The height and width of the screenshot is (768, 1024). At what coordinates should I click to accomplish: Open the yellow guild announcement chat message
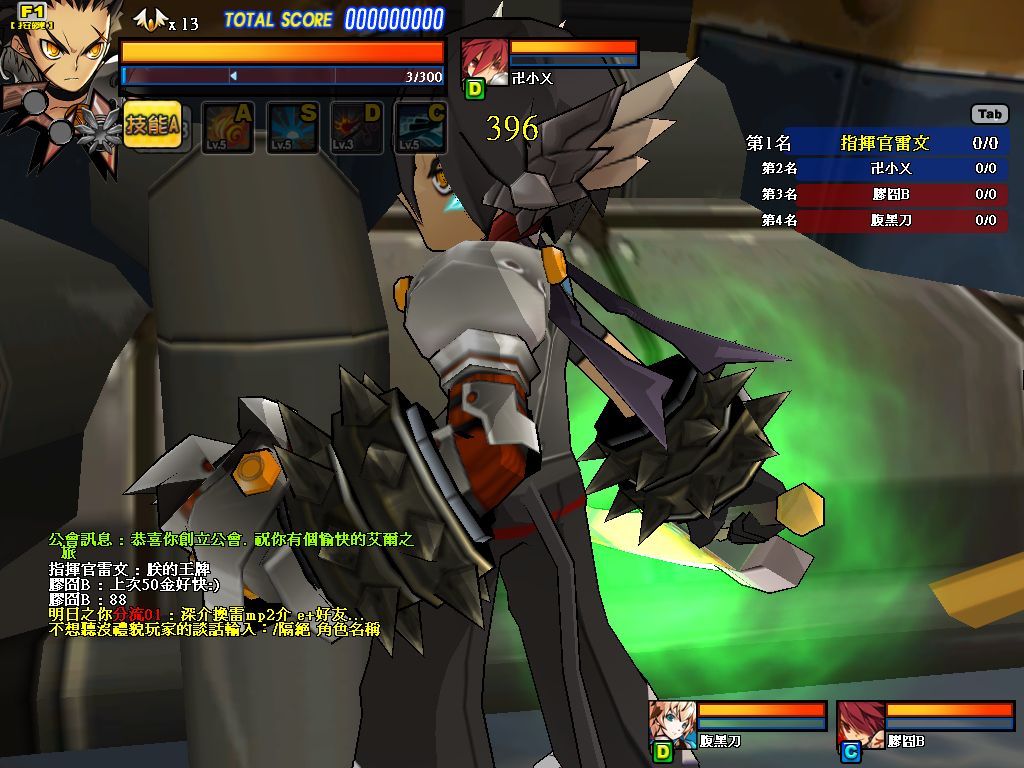pos(230,545)
